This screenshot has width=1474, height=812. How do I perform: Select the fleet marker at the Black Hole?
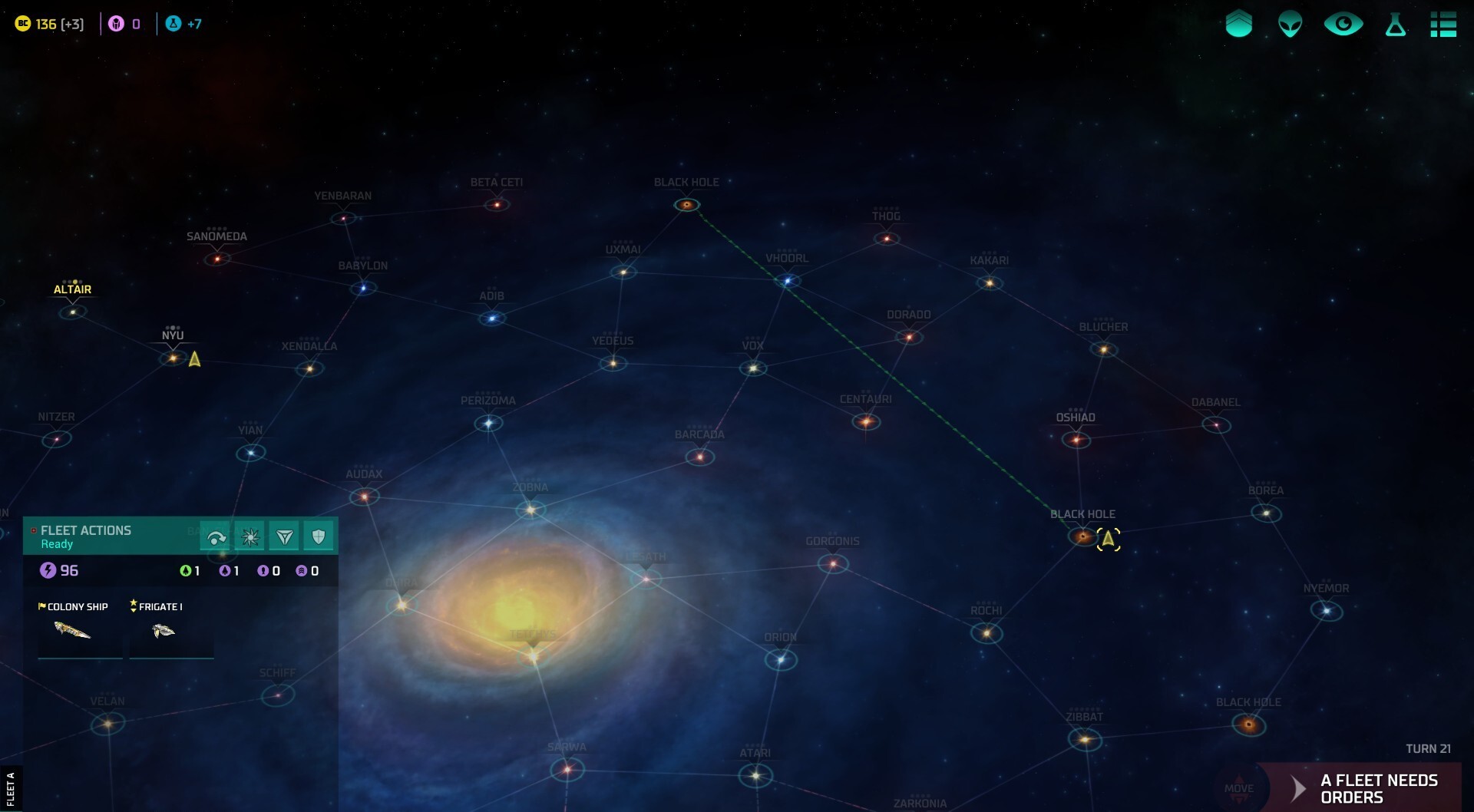(1109, 540)
